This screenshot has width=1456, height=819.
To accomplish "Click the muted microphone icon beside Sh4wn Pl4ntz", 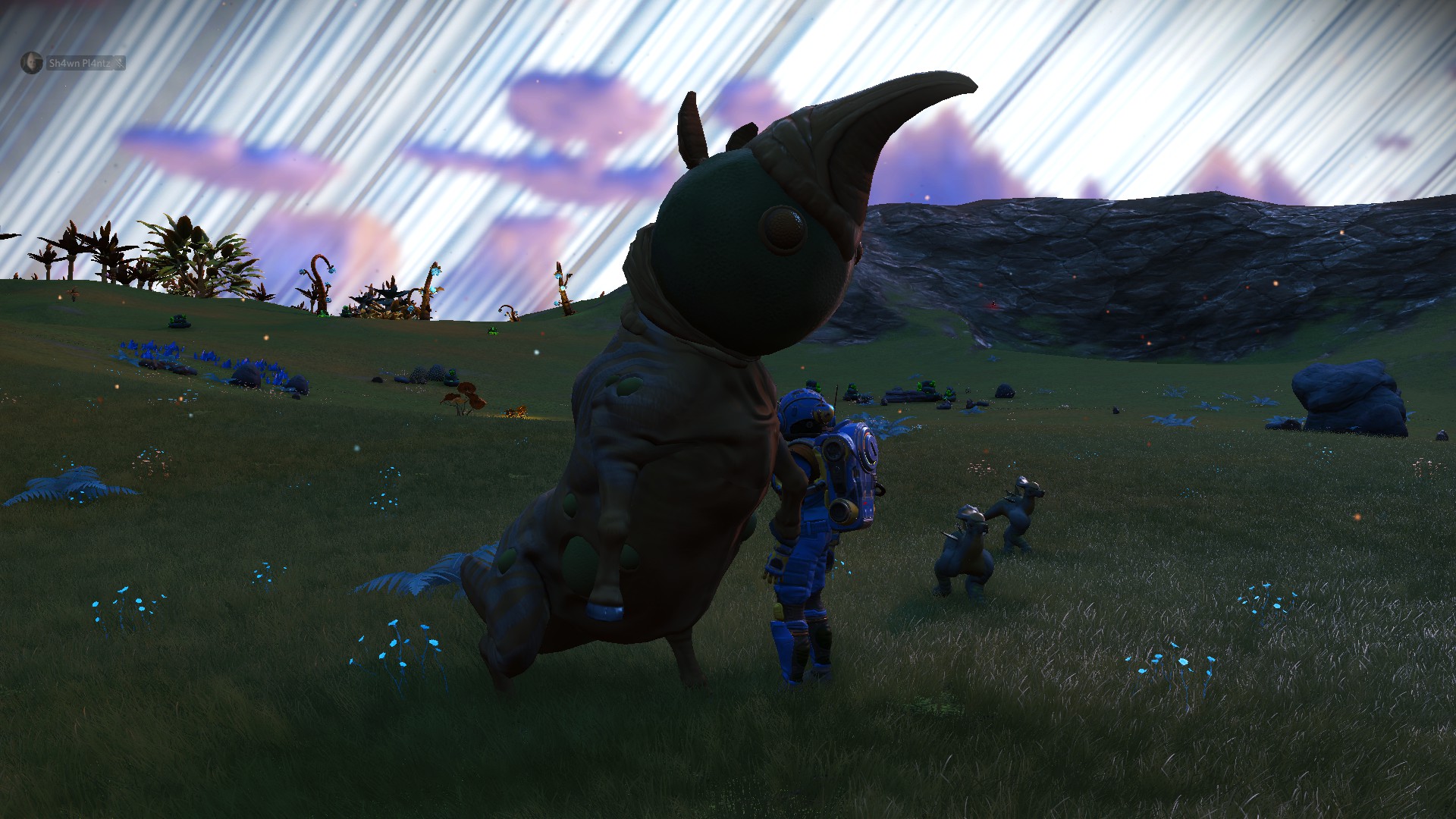I will [119, 64].
